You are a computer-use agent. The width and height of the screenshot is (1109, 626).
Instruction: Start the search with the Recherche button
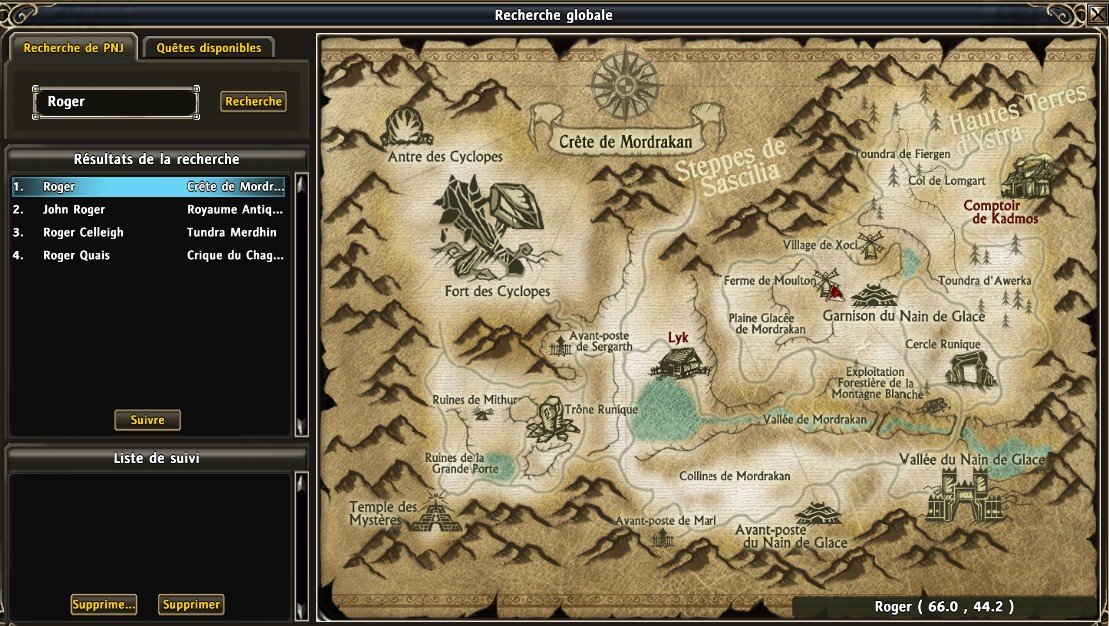click(x=253, y=102)
